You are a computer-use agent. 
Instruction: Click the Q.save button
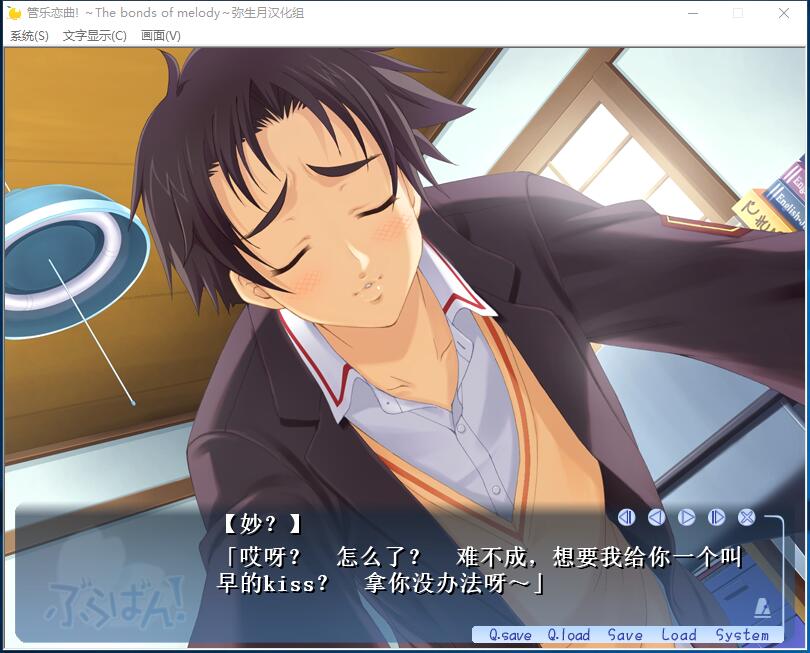click(510, 635)
